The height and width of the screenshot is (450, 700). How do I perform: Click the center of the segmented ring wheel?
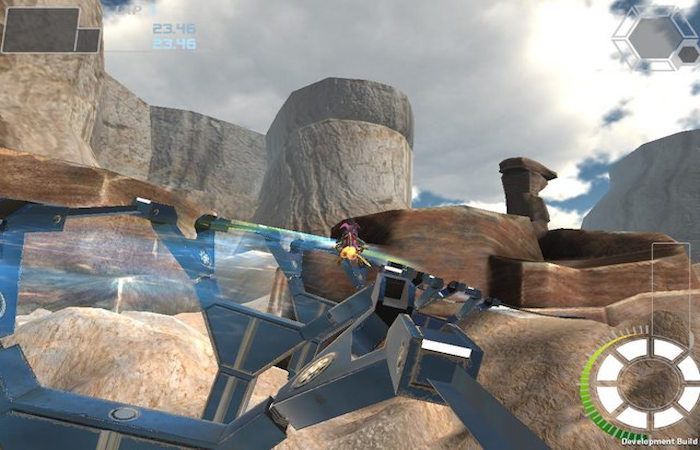[649, 383]
